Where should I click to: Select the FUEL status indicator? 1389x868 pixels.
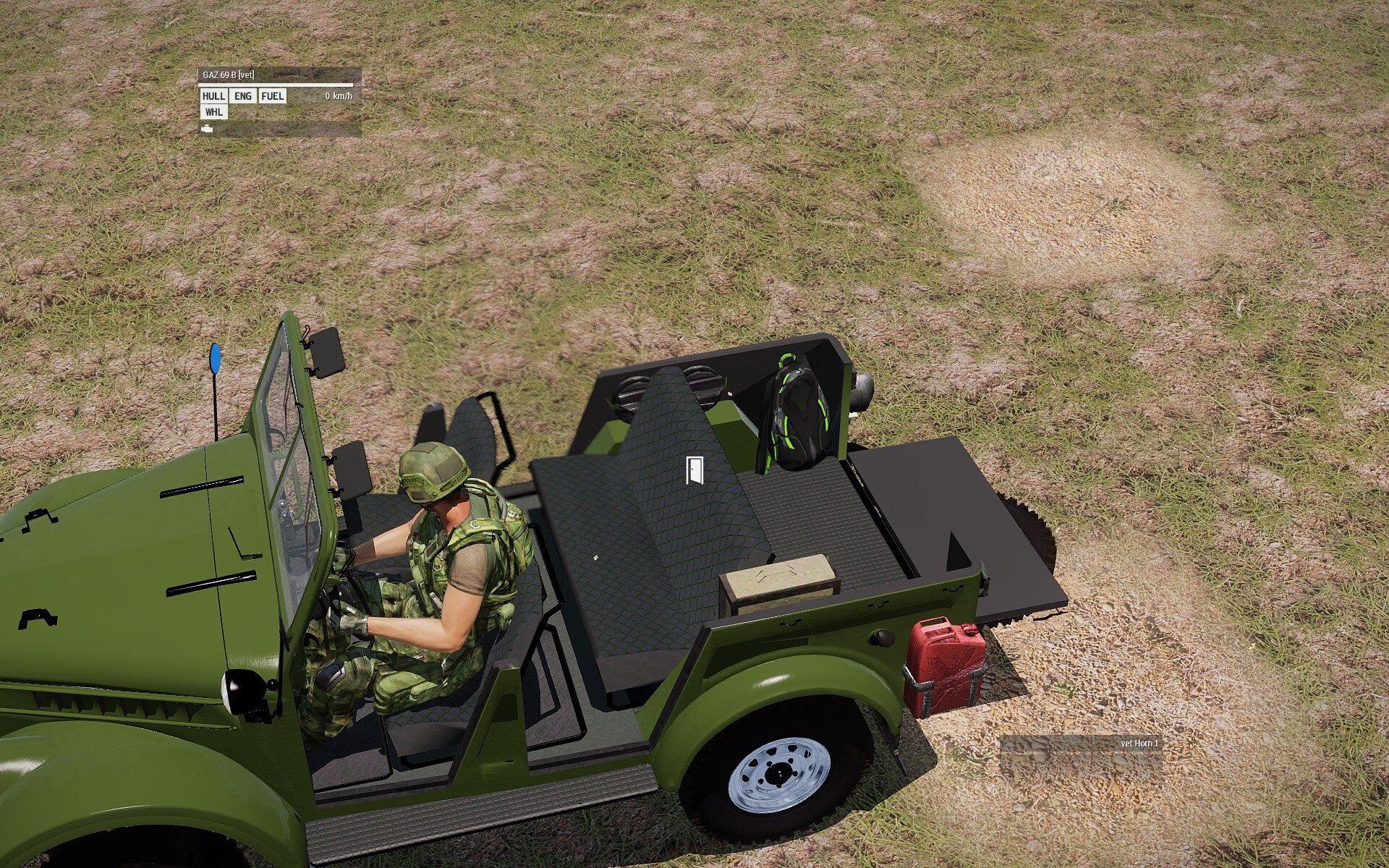(273, 96)
